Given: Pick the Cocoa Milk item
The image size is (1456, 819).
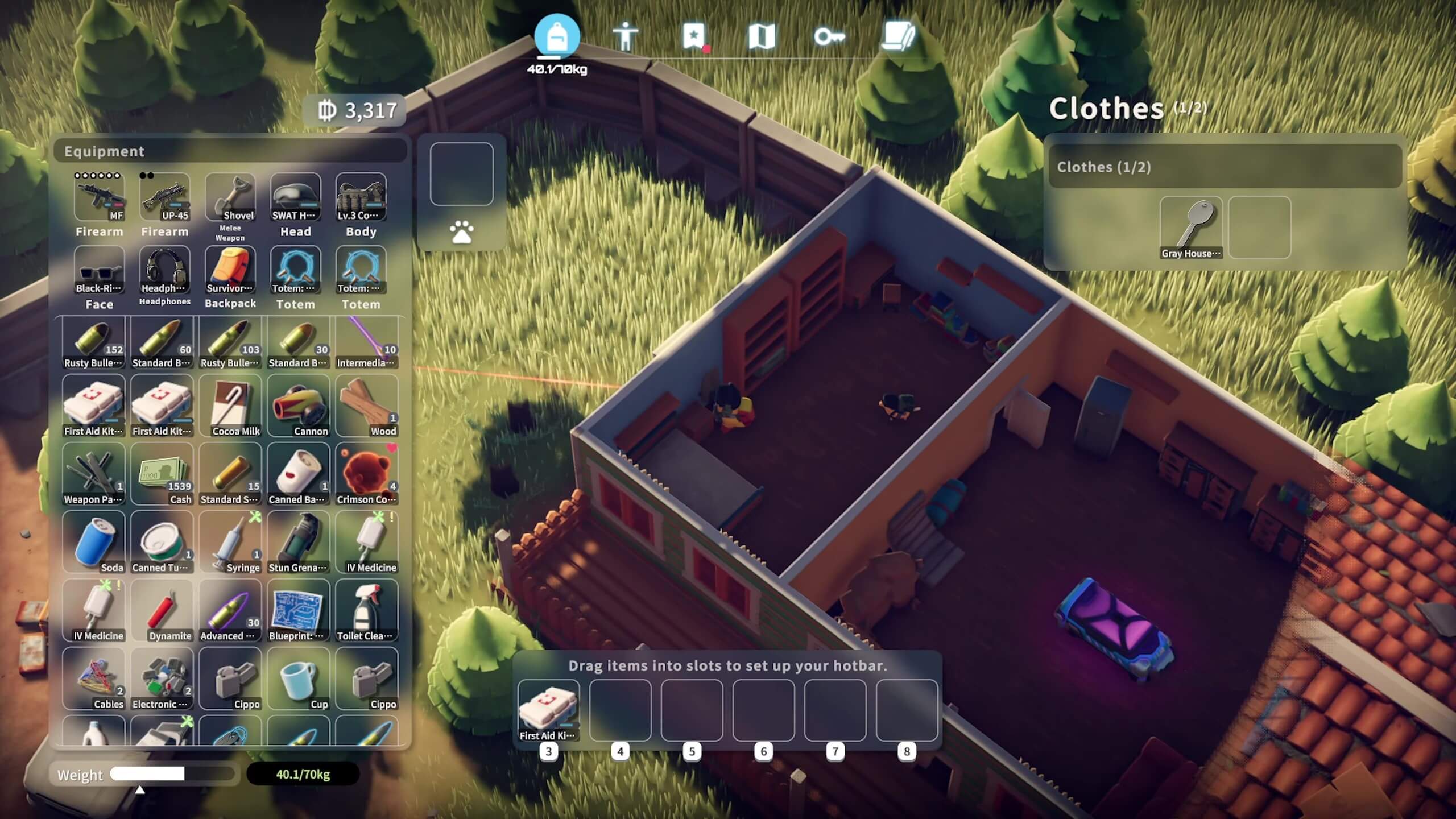Looking at the screenshot, I should [x=230, y=406].
